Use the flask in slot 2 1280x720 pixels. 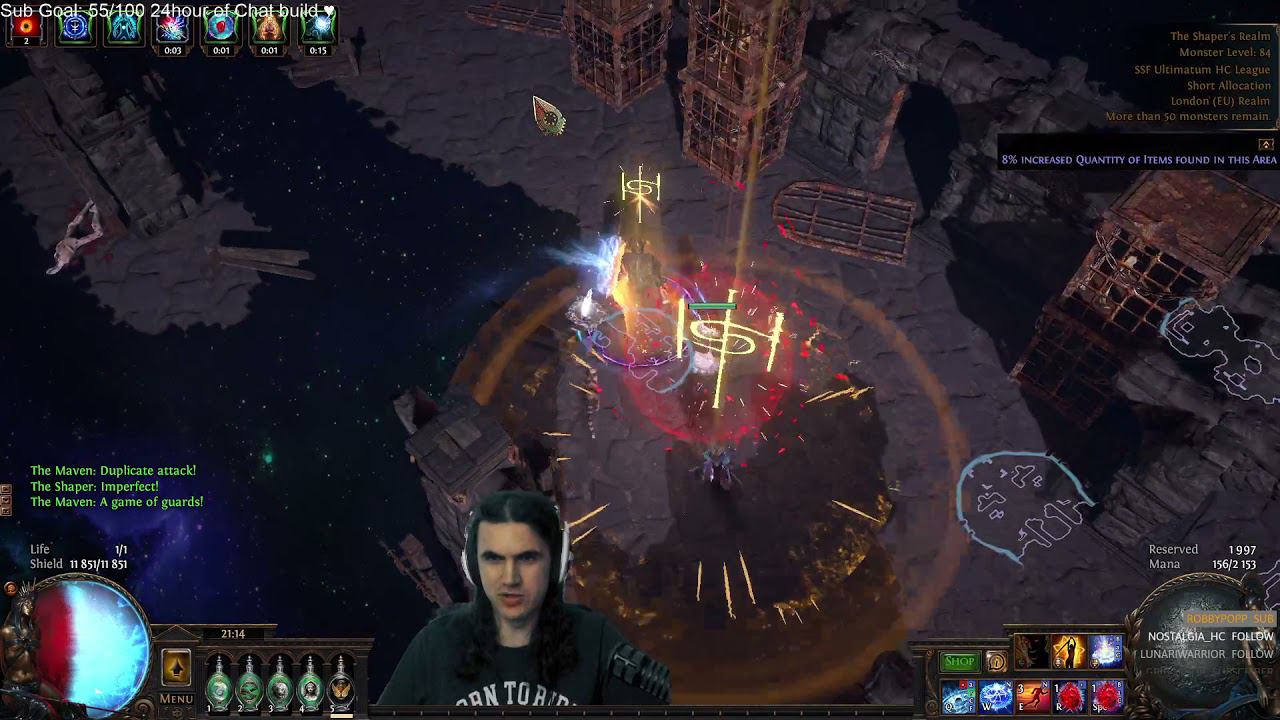[249, 683]
